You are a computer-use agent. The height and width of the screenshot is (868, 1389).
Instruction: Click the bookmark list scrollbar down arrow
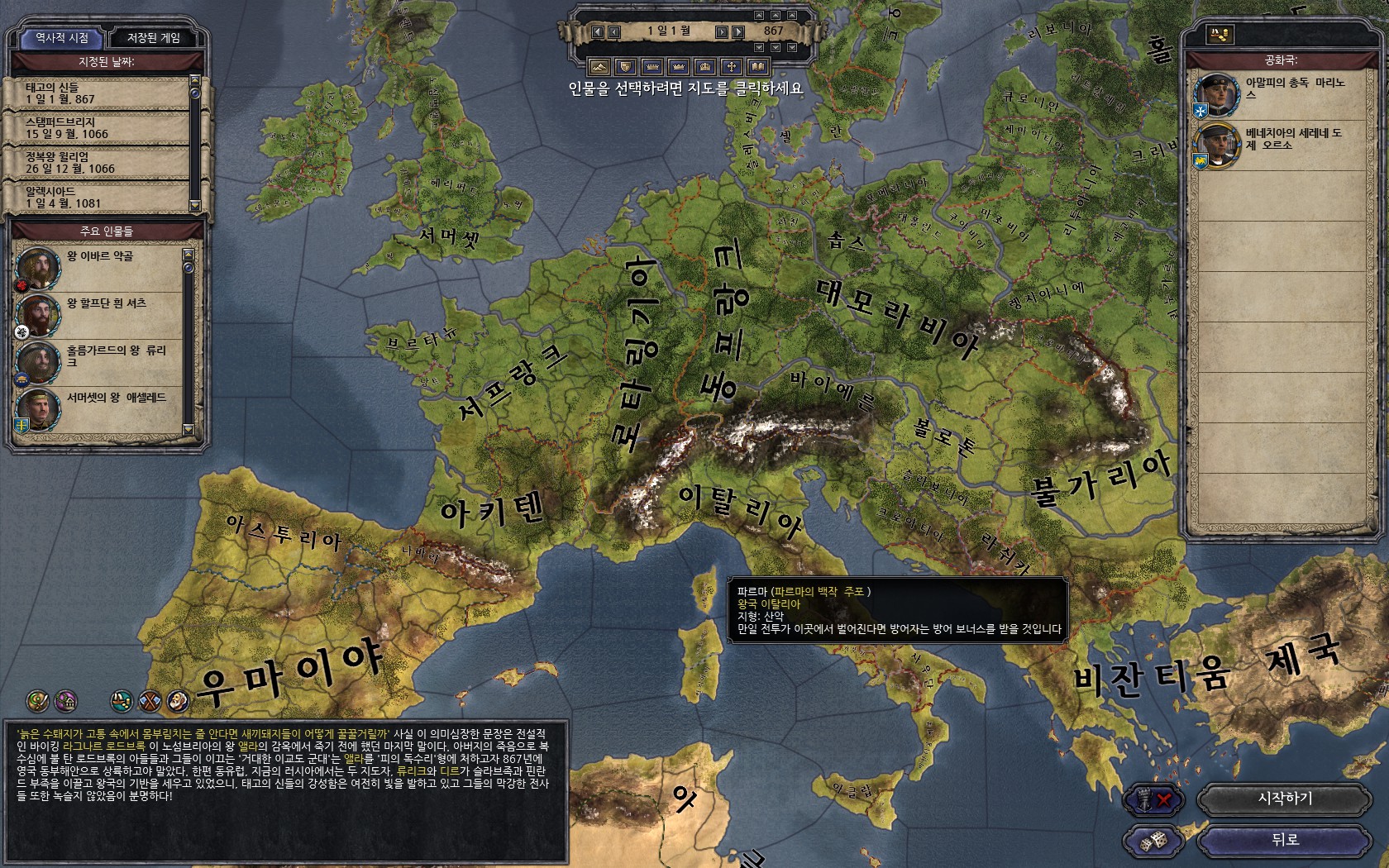tap(197, 203)
